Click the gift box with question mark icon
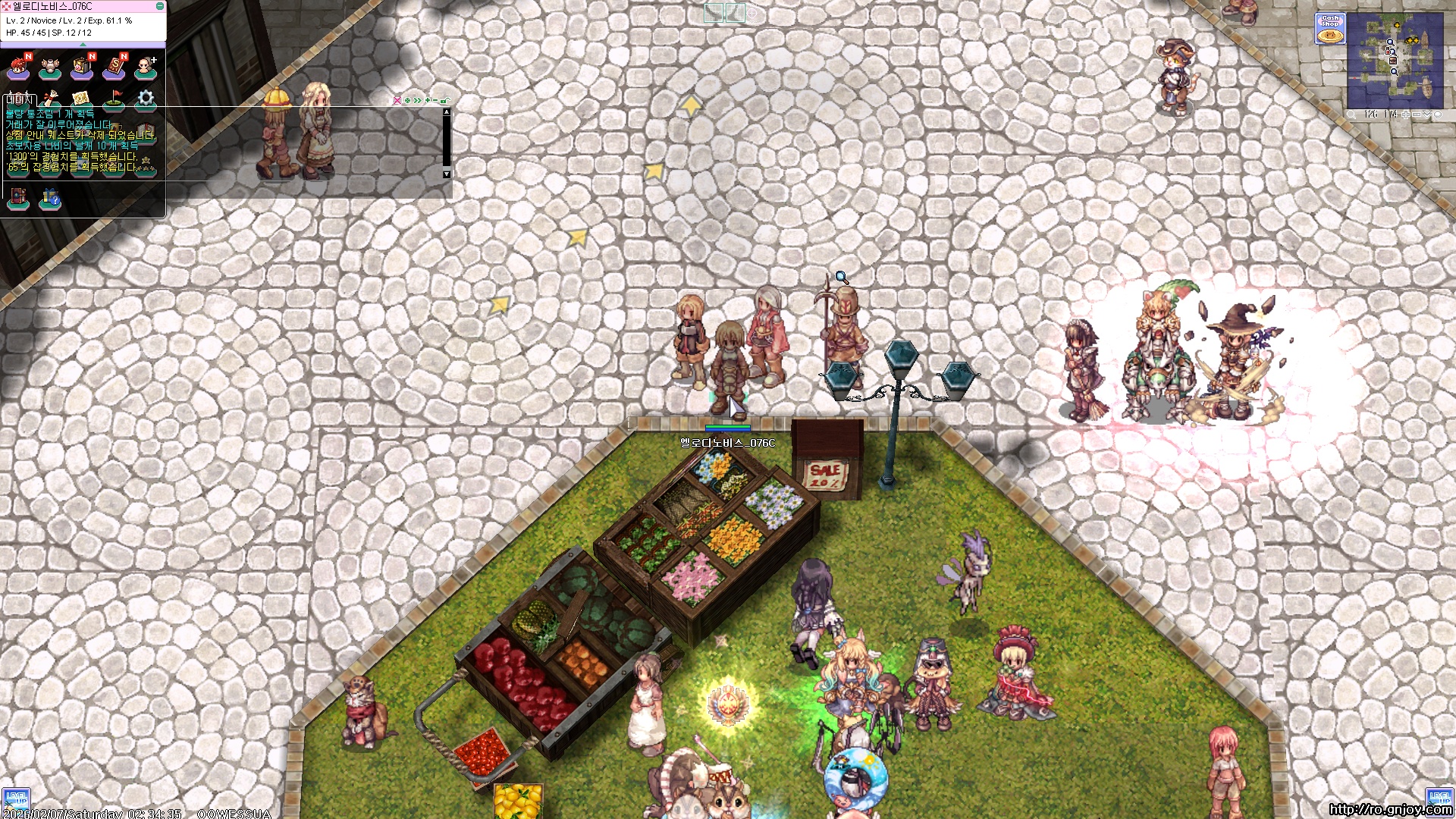This screenshot has width=1456, height=819. (51, 199)
